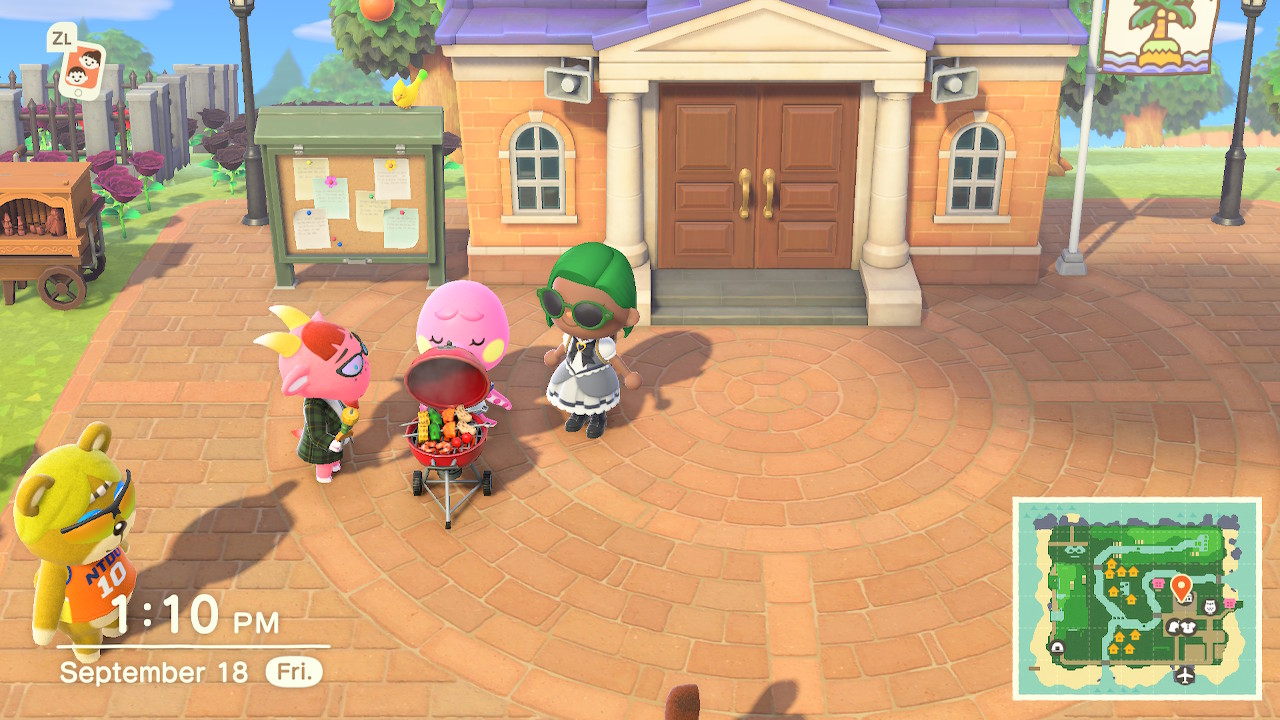Pick the tailor shop shirt marker on minimap
This screenshot has height=720, width=1280.
pos(1191,627)
